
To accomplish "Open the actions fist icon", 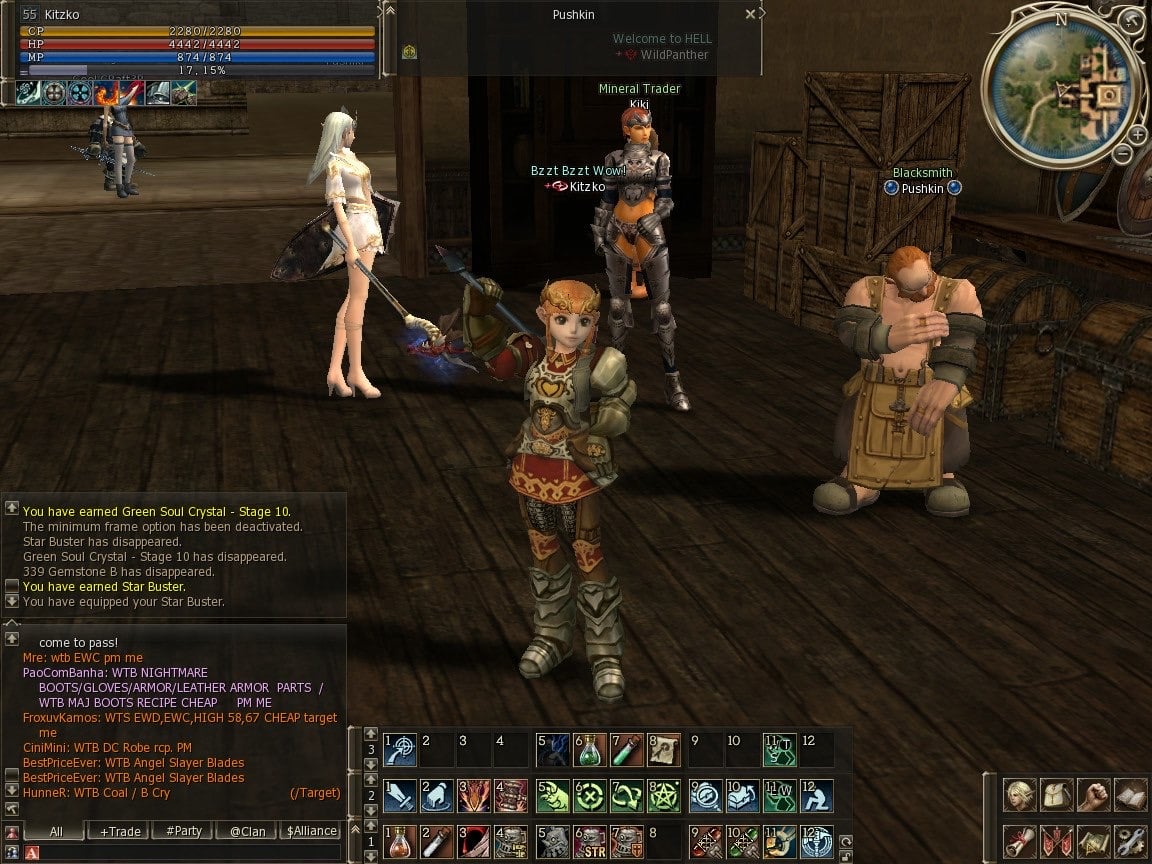I will [1094, 795].
